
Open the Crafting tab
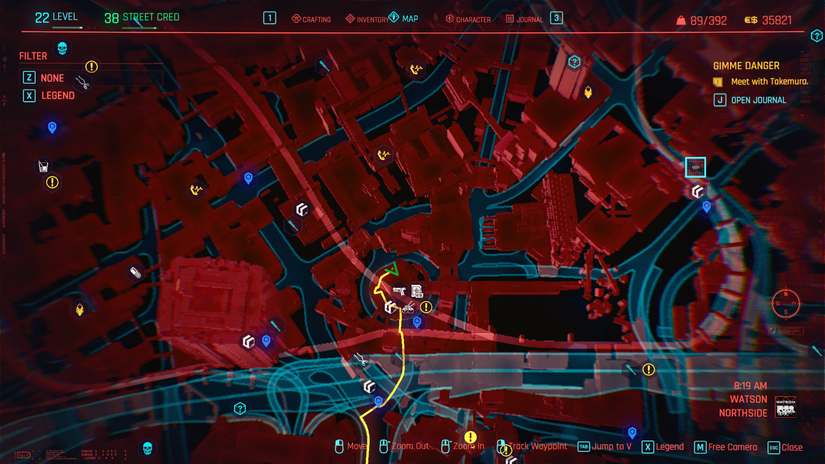pyautogui.click(x=311, y=19)
